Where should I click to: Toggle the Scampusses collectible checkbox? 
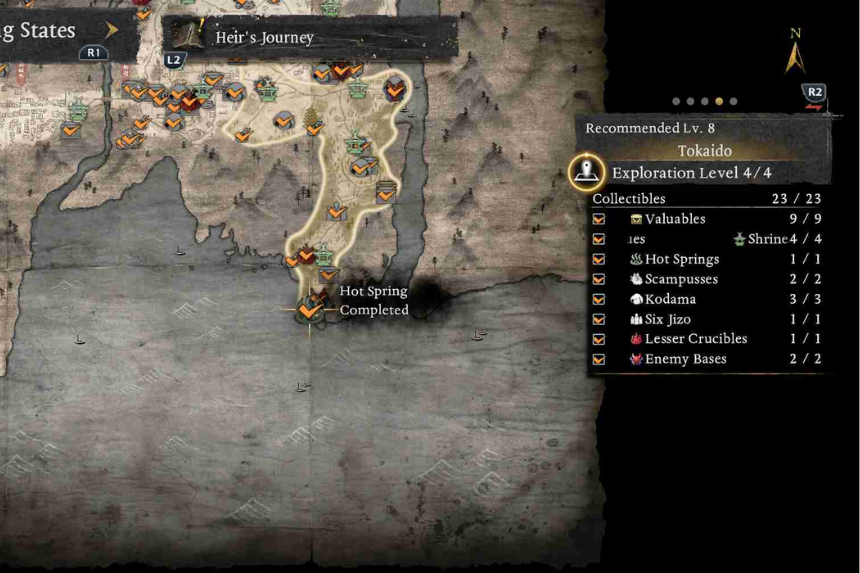[599, 279]
